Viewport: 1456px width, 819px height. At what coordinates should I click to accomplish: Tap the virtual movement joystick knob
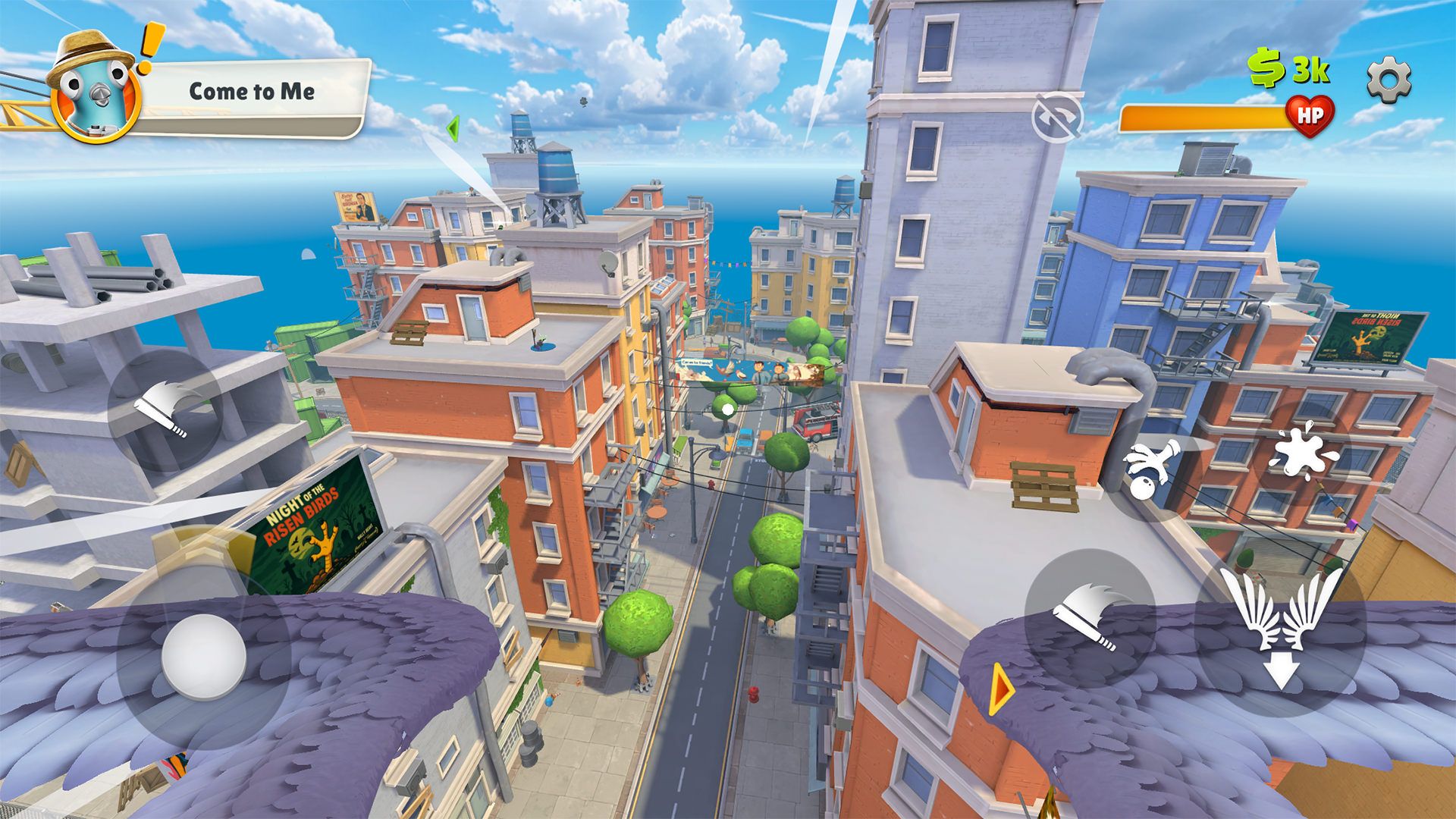coord(204,656)
